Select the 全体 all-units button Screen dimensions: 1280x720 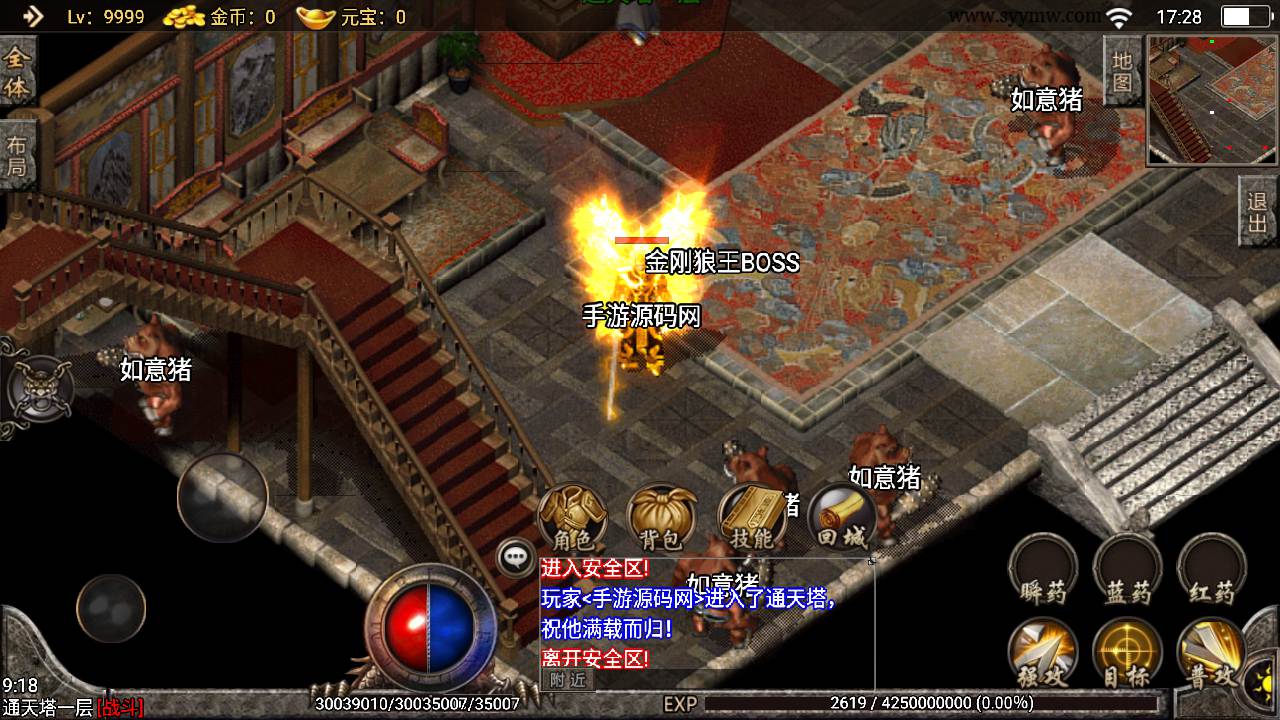[x=17, y=72]
